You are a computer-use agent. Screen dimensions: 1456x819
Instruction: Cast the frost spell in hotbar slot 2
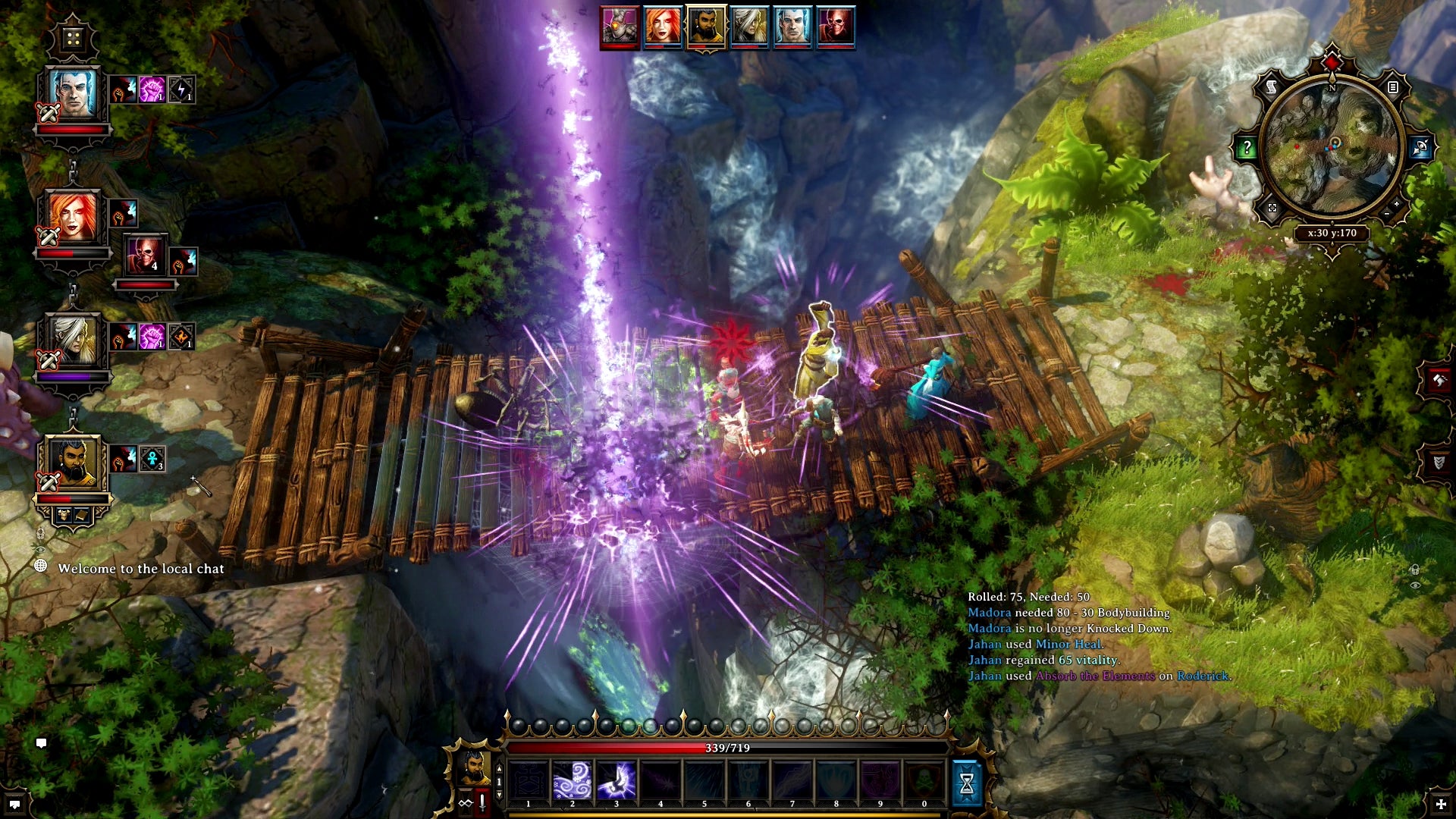(572, 779)
